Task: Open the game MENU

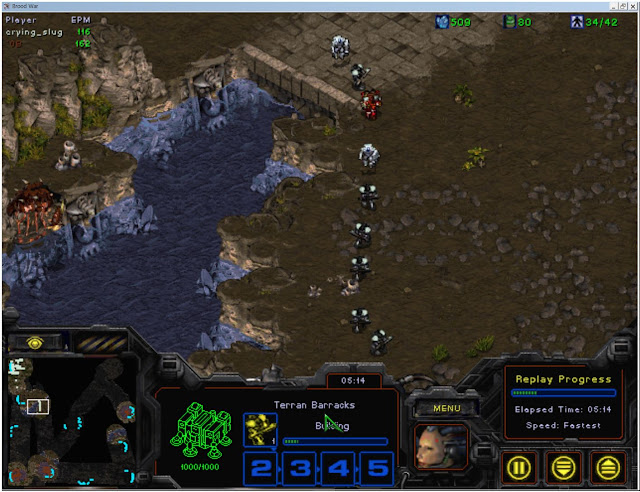Action: 440,408
